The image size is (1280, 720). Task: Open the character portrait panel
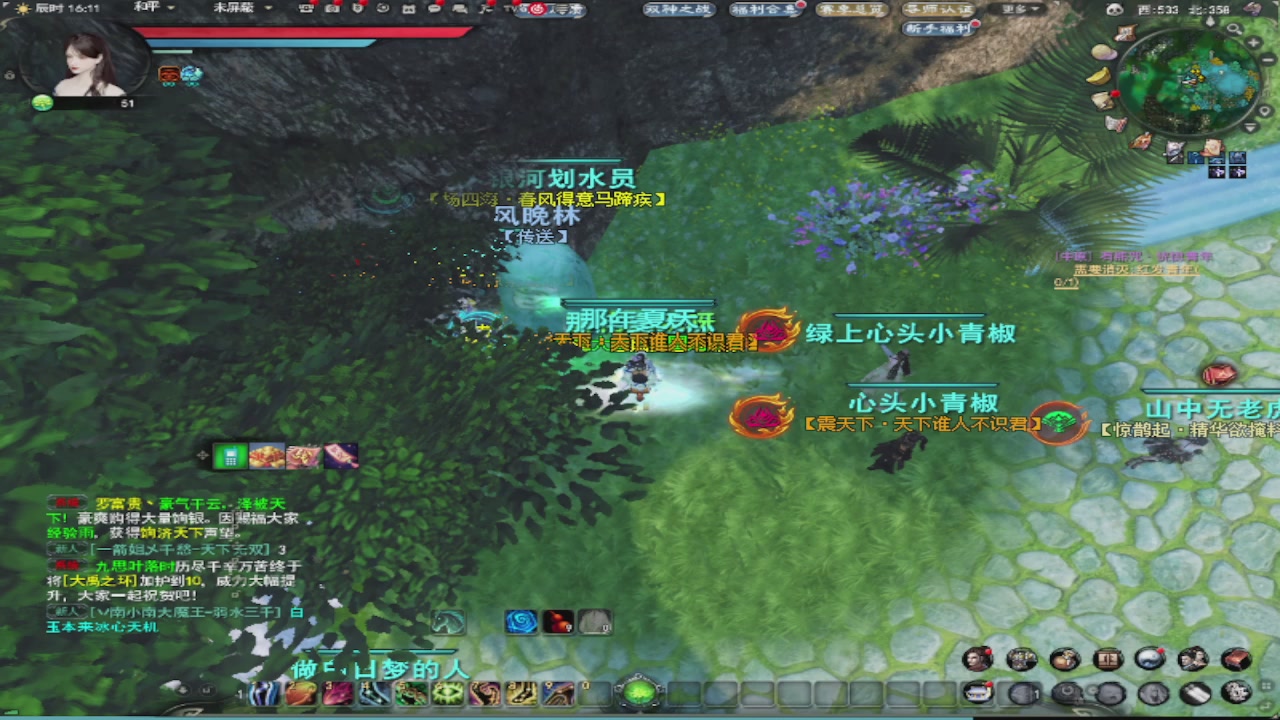click(978, 659)
